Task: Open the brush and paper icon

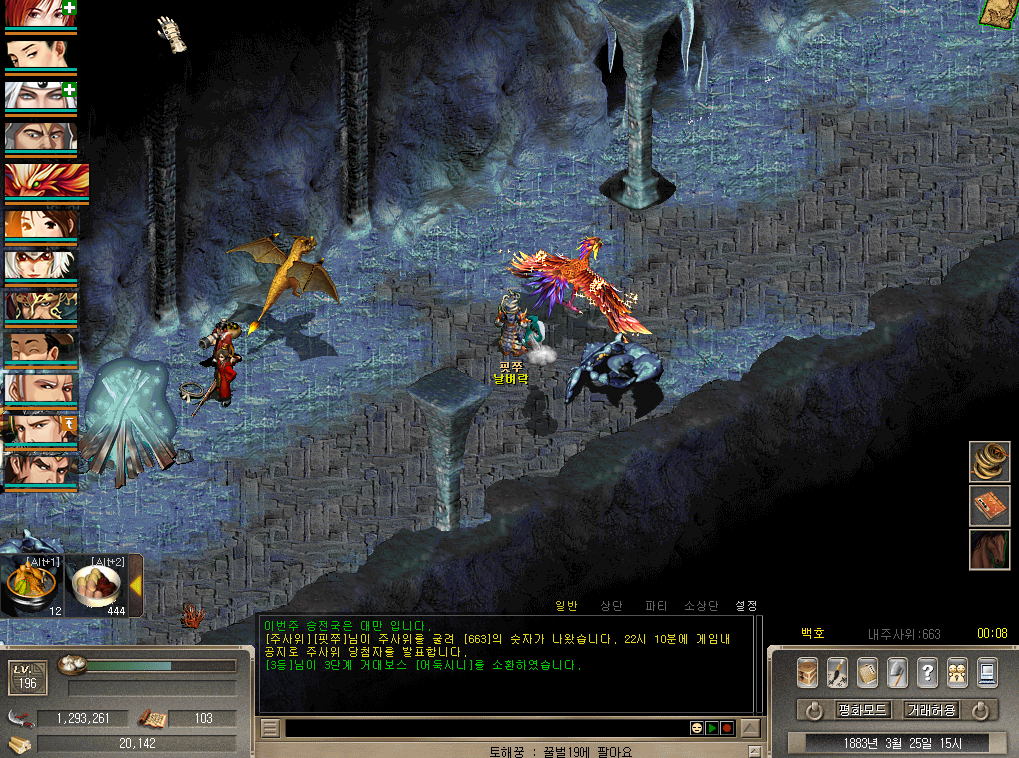Action: [x=837, y=672]
